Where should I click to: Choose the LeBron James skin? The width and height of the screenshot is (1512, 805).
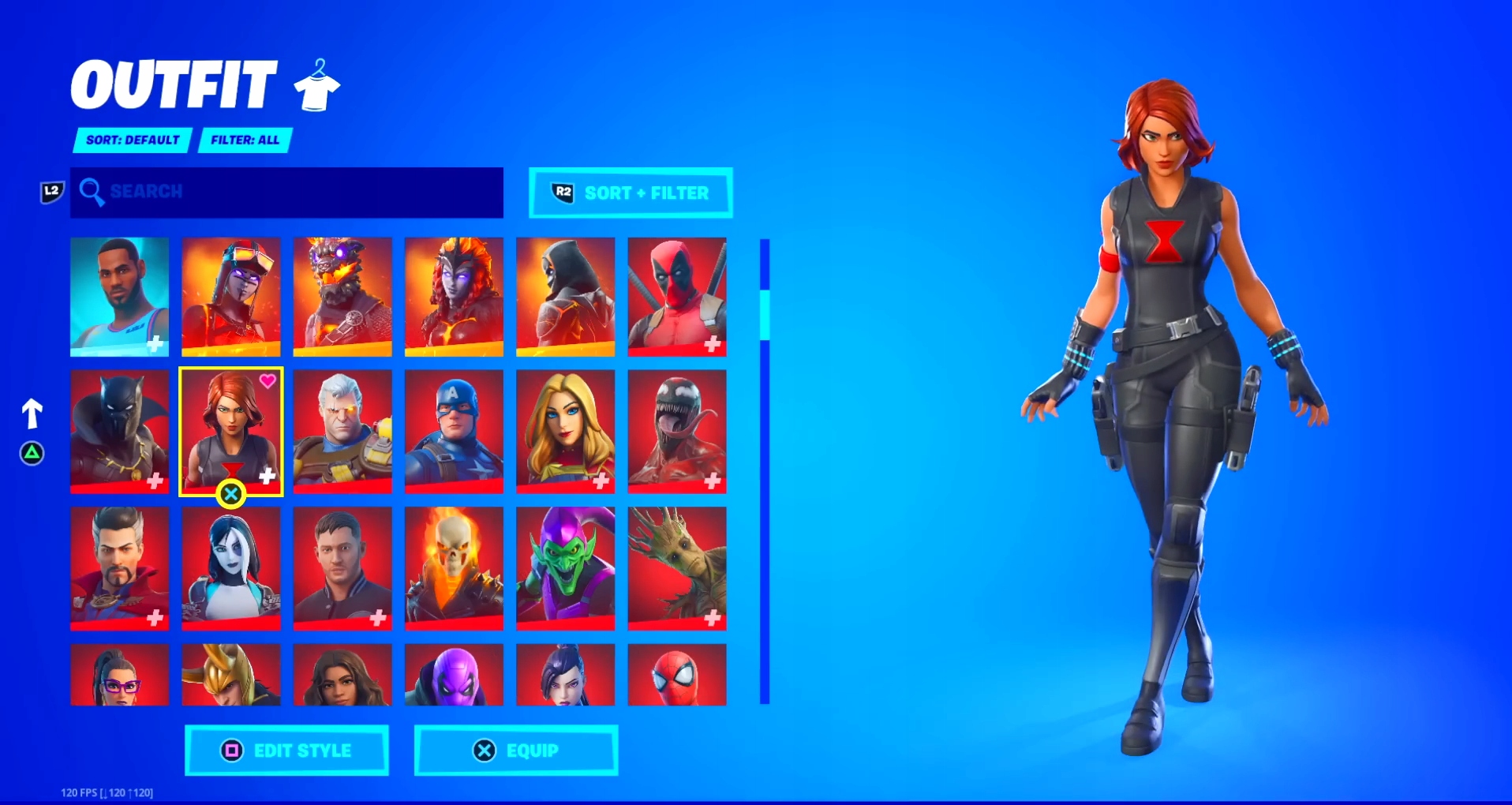point(119,297)
